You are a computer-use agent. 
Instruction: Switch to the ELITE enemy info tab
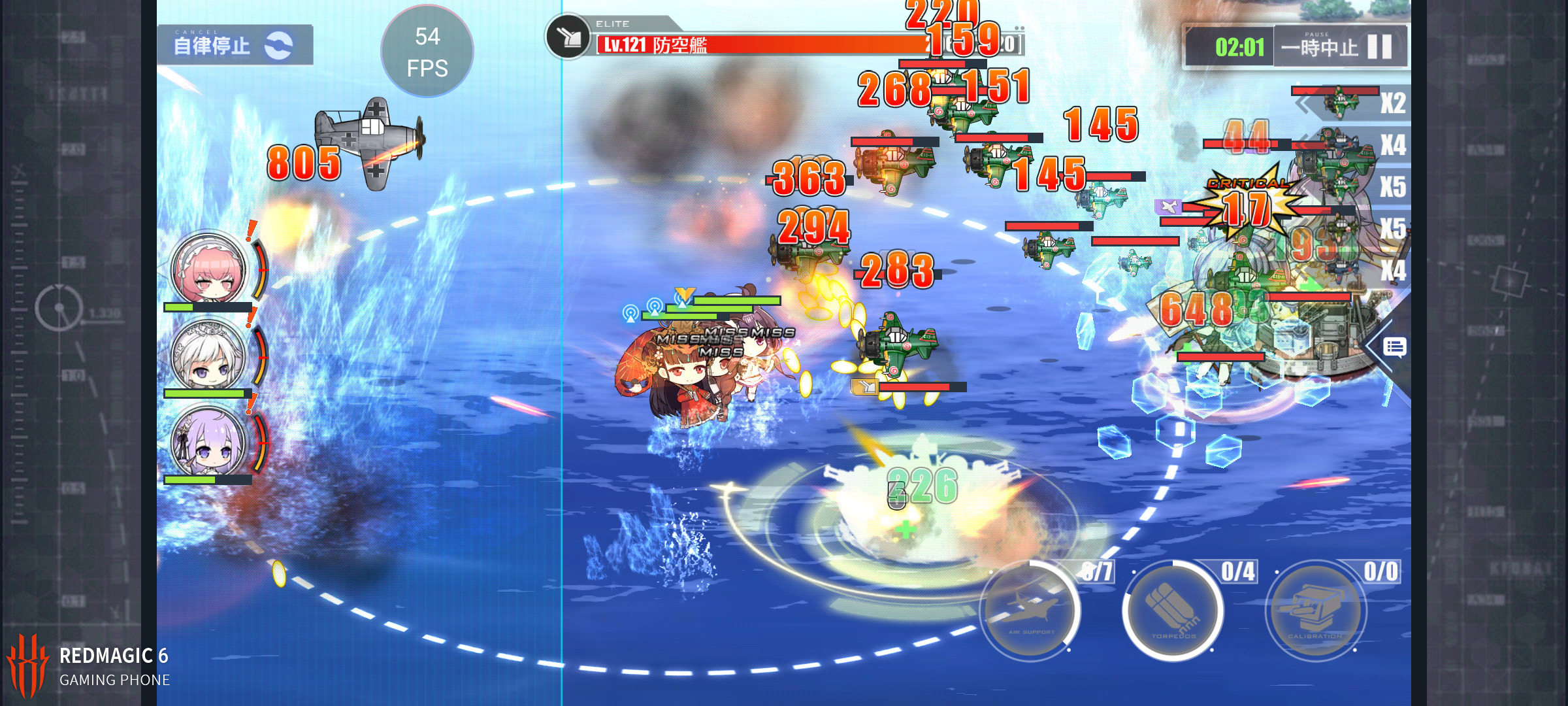[614, 24]
